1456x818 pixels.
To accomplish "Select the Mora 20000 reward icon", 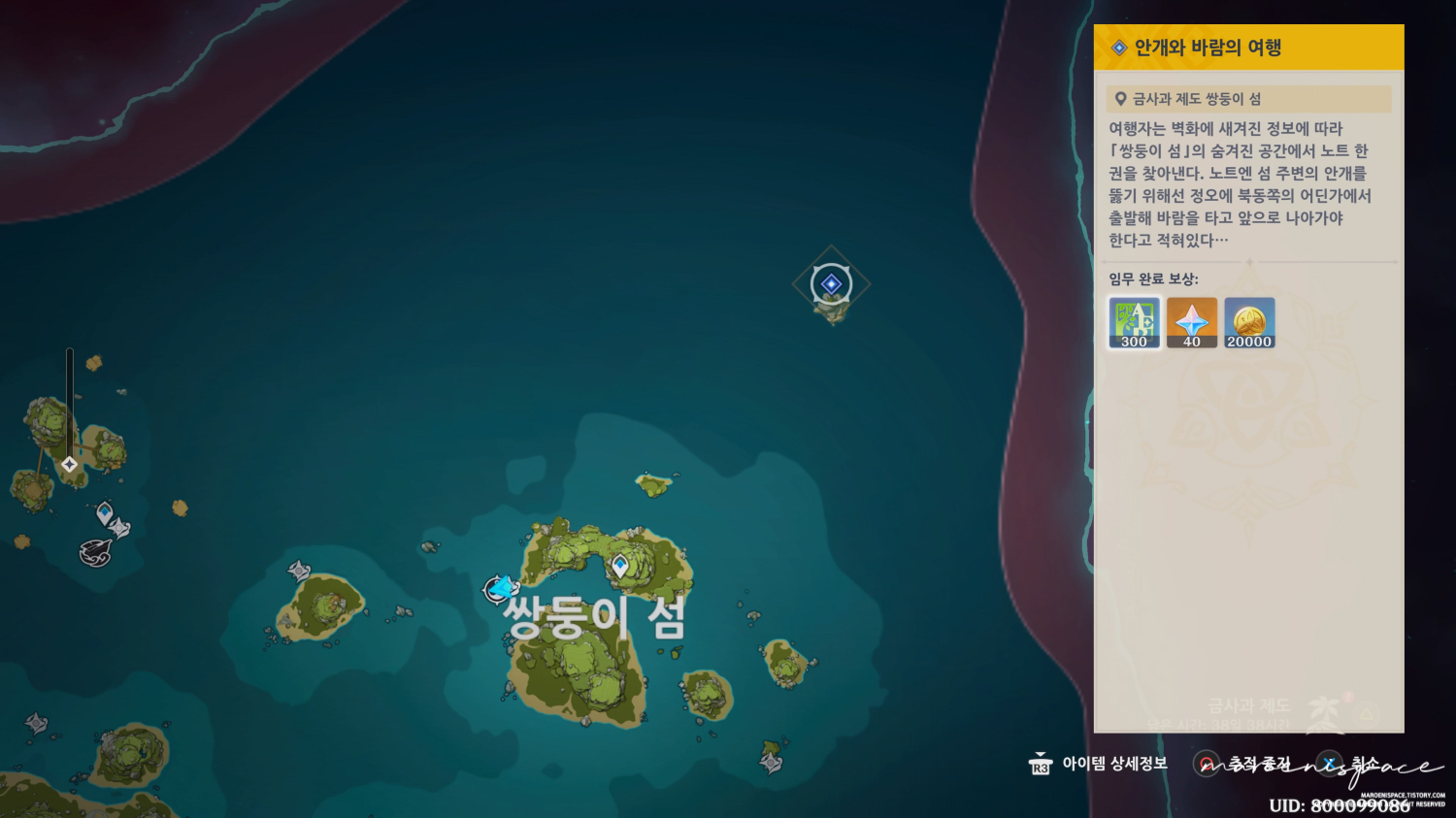I will click(x=1248, y=322).
